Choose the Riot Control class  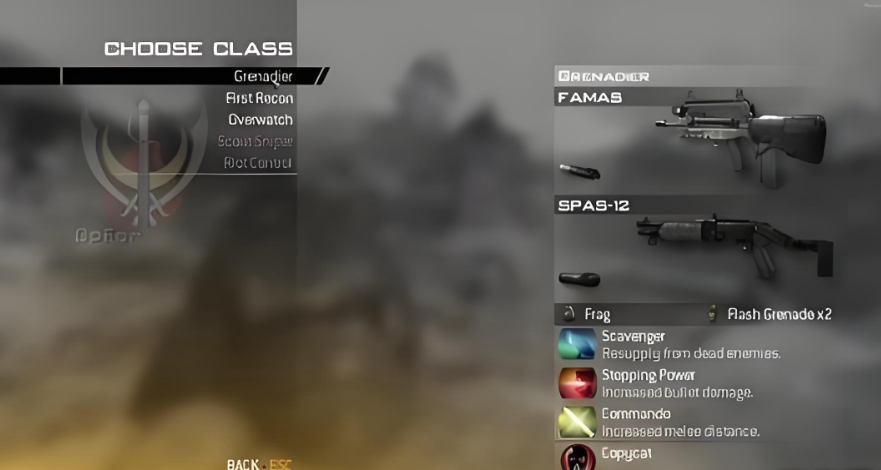[x=257, y=162]
